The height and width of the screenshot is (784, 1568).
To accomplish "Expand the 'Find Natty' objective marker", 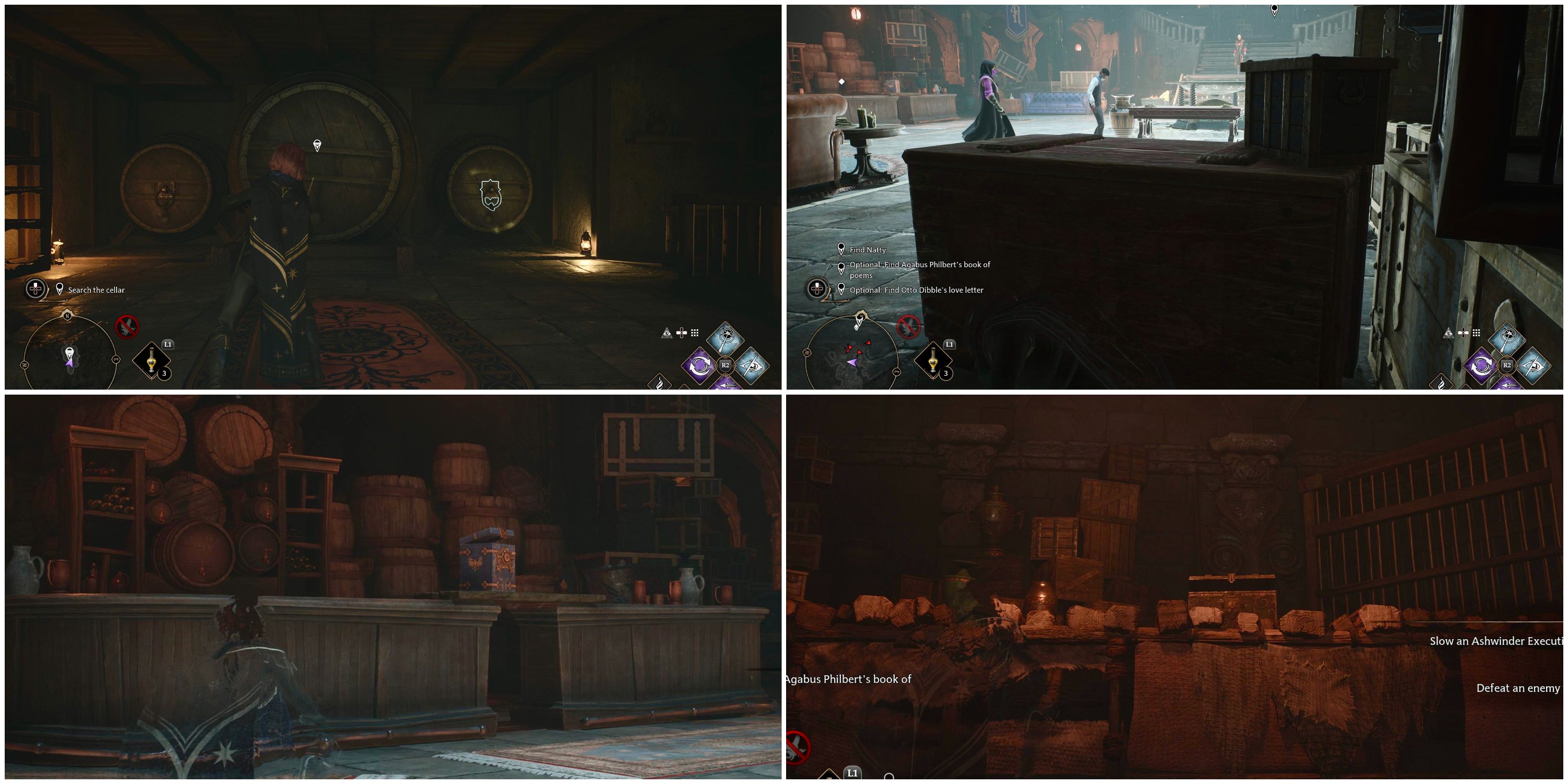I will point(869,249).
